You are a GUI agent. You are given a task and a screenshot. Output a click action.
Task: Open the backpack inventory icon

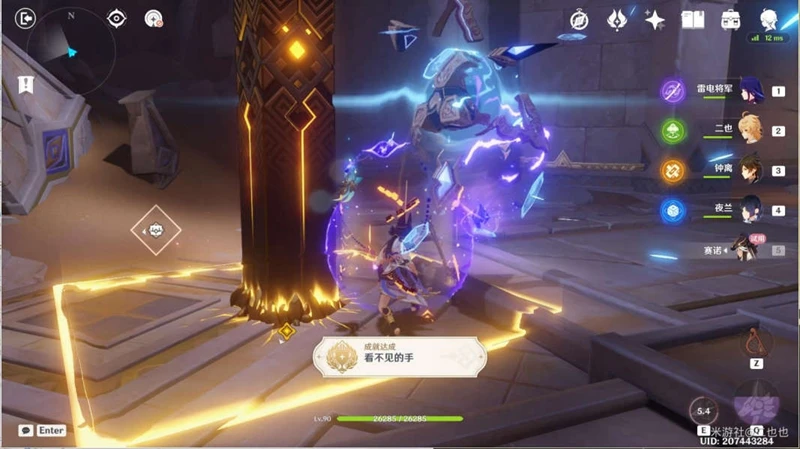pos(731,19)
